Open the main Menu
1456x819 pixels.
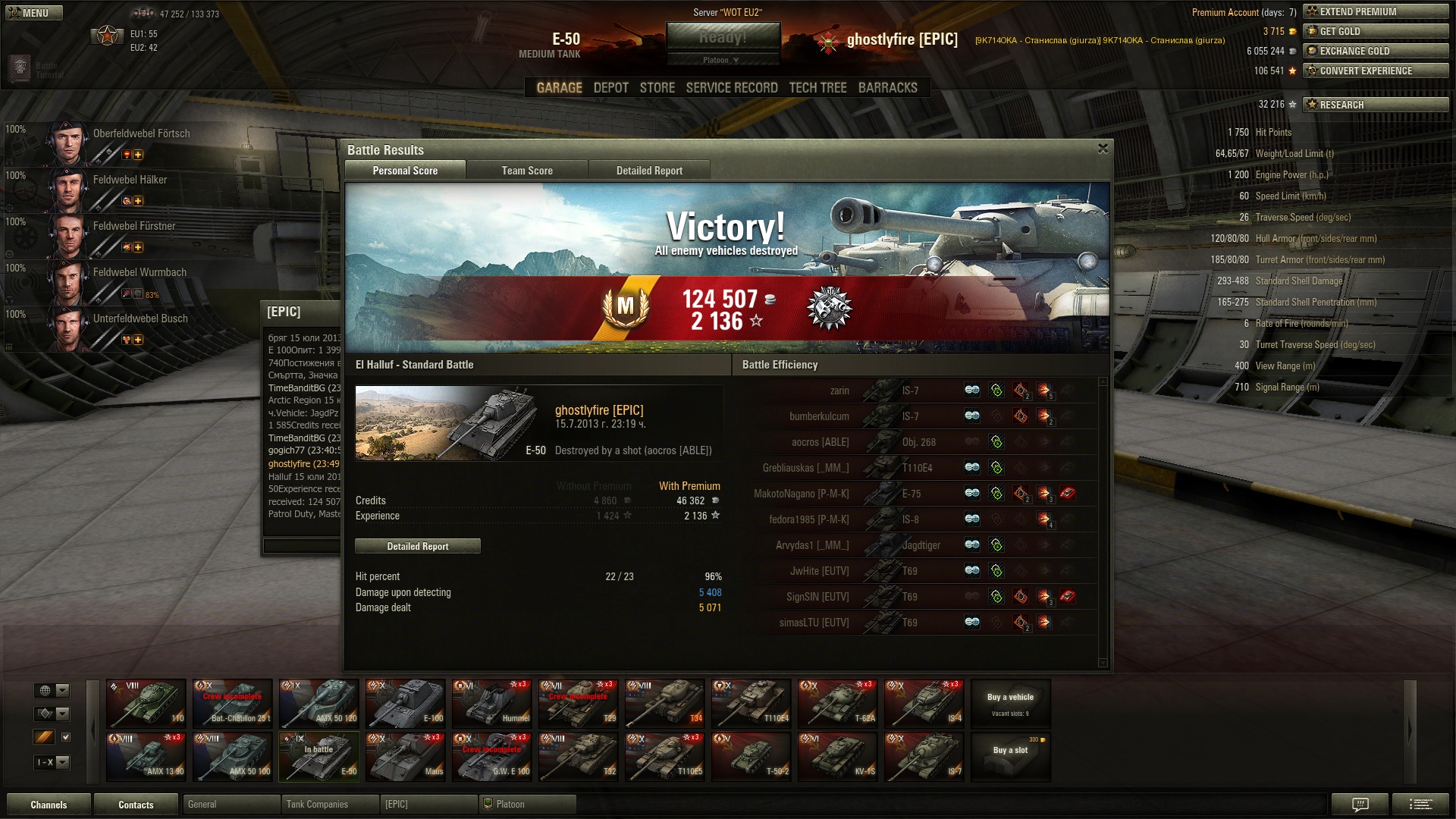point(34,13)
